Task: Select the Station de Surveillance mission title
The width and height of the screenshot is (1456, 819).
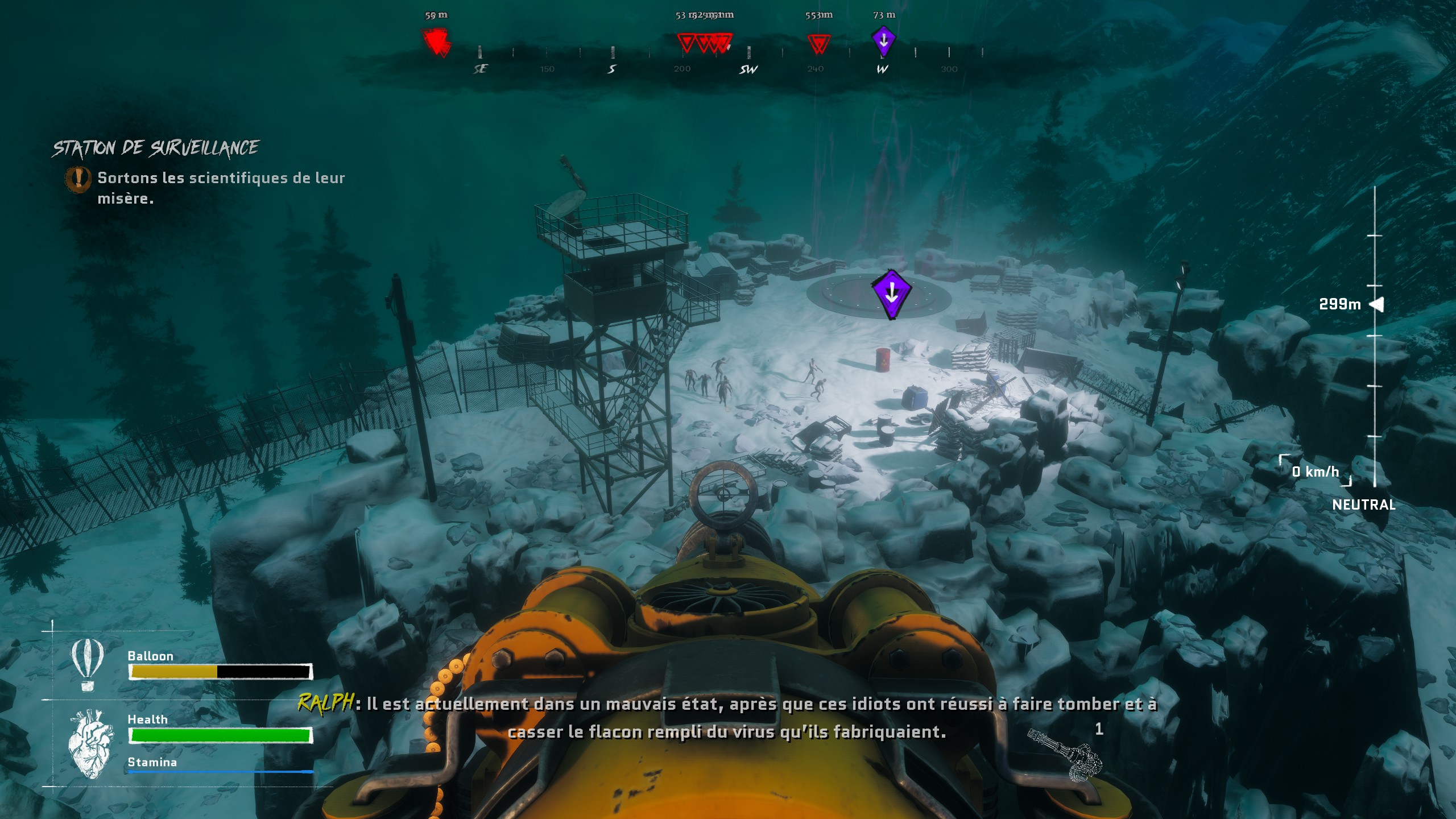Action: pyautogui.click(x=156, y=148)
